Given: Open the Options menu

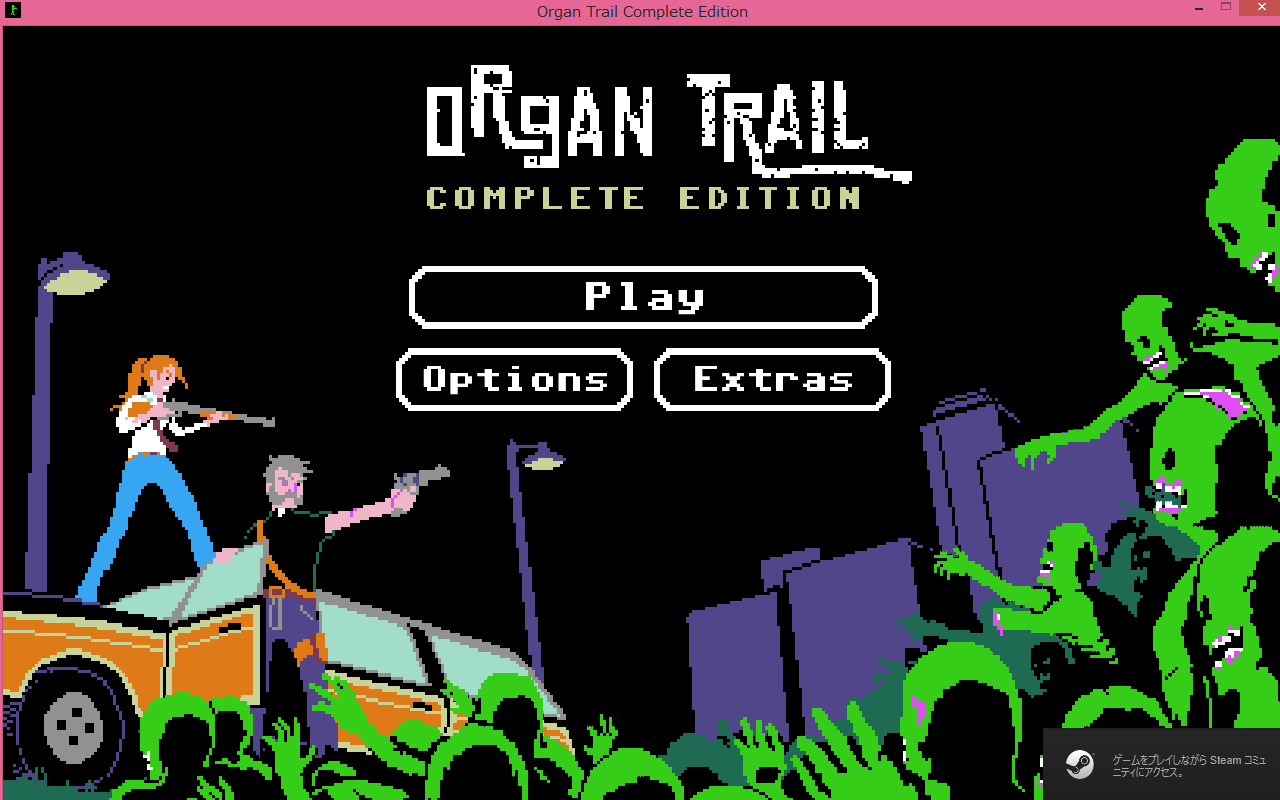Looking at the screenshot, I should coord(514,379).
